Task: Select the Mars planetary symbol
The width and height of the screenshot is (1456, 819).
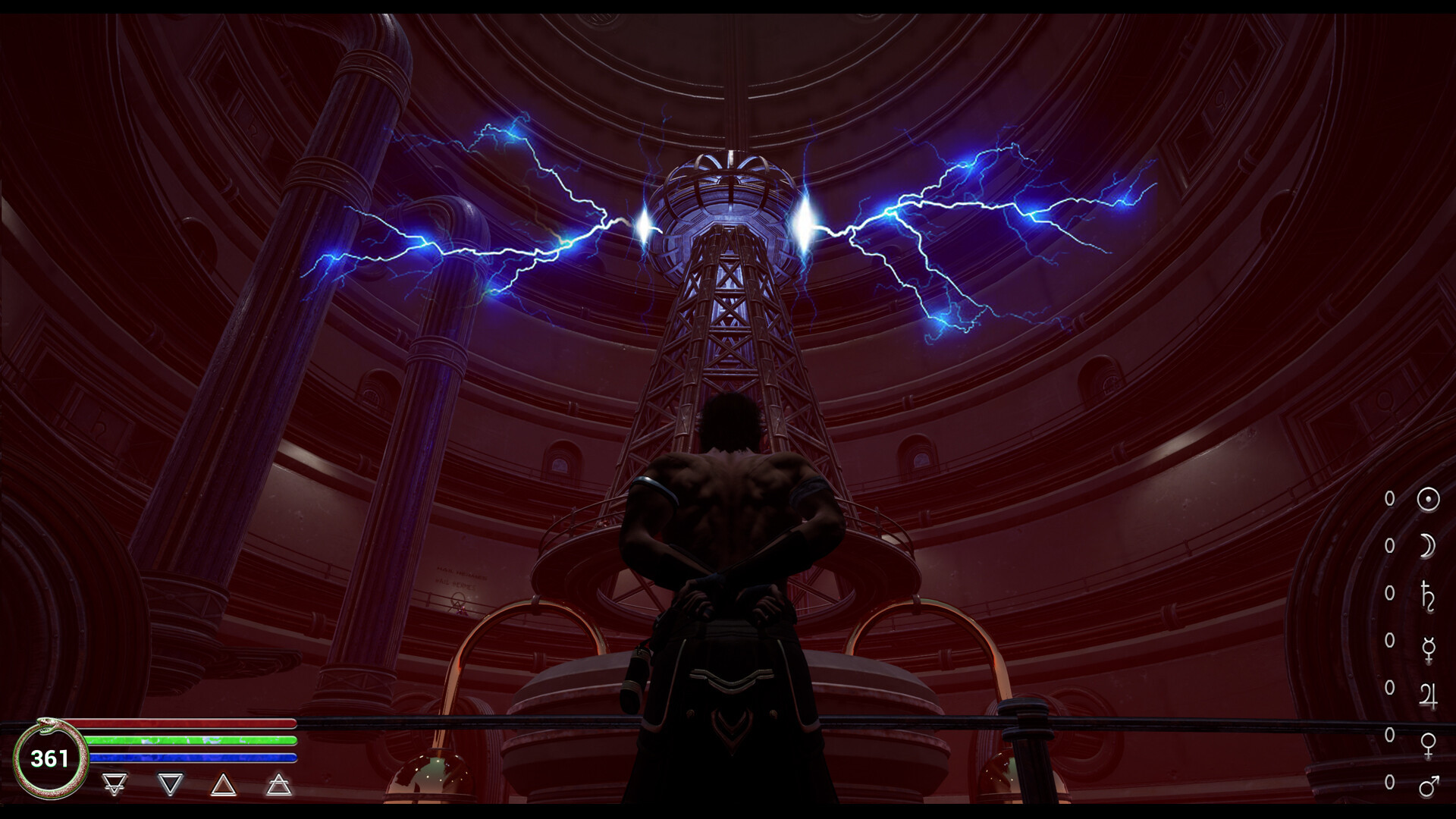Action: click(1428, 786)
